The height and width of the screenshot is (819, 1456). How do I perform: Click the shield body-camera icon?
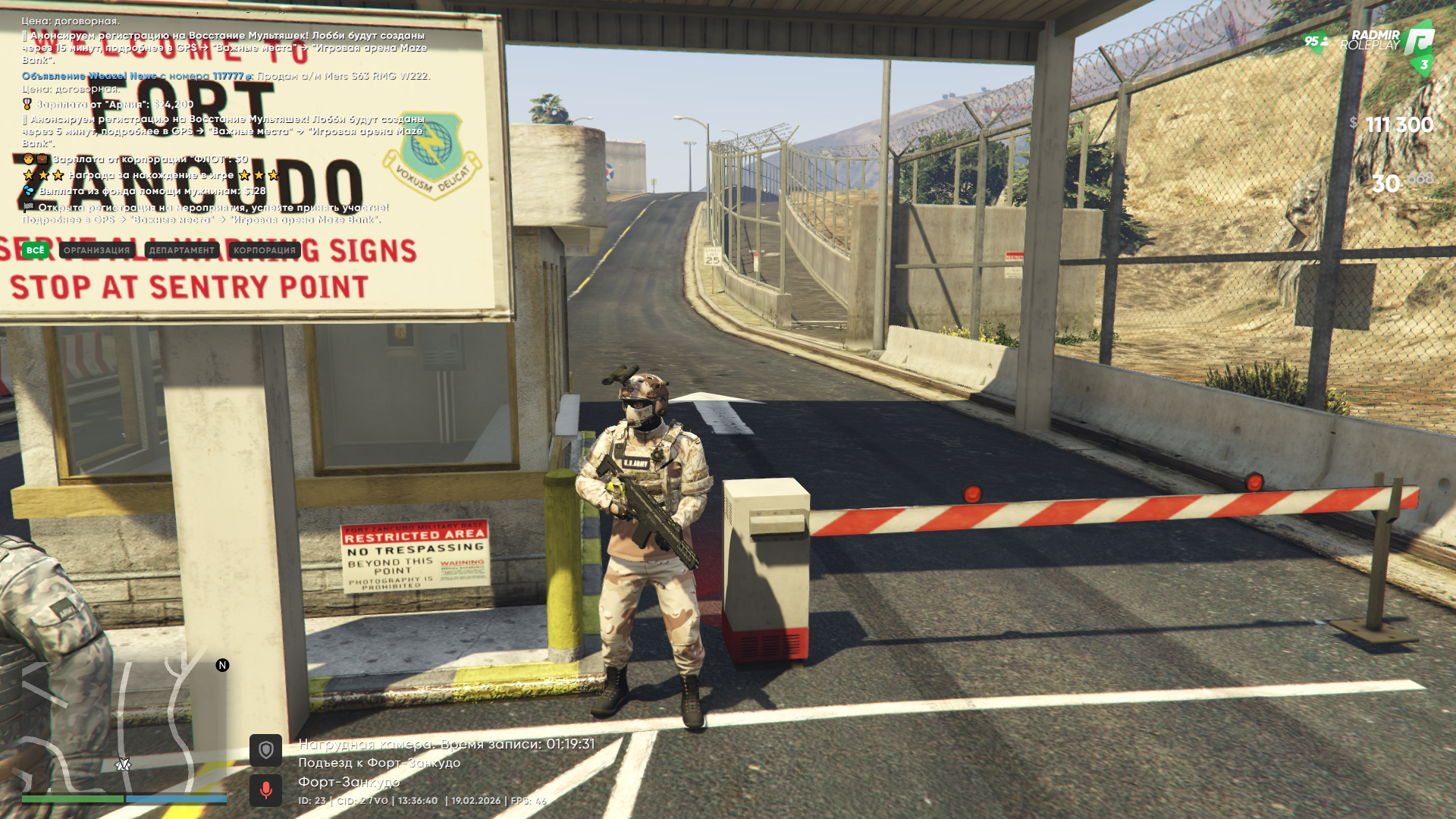[x=265, y=750]
